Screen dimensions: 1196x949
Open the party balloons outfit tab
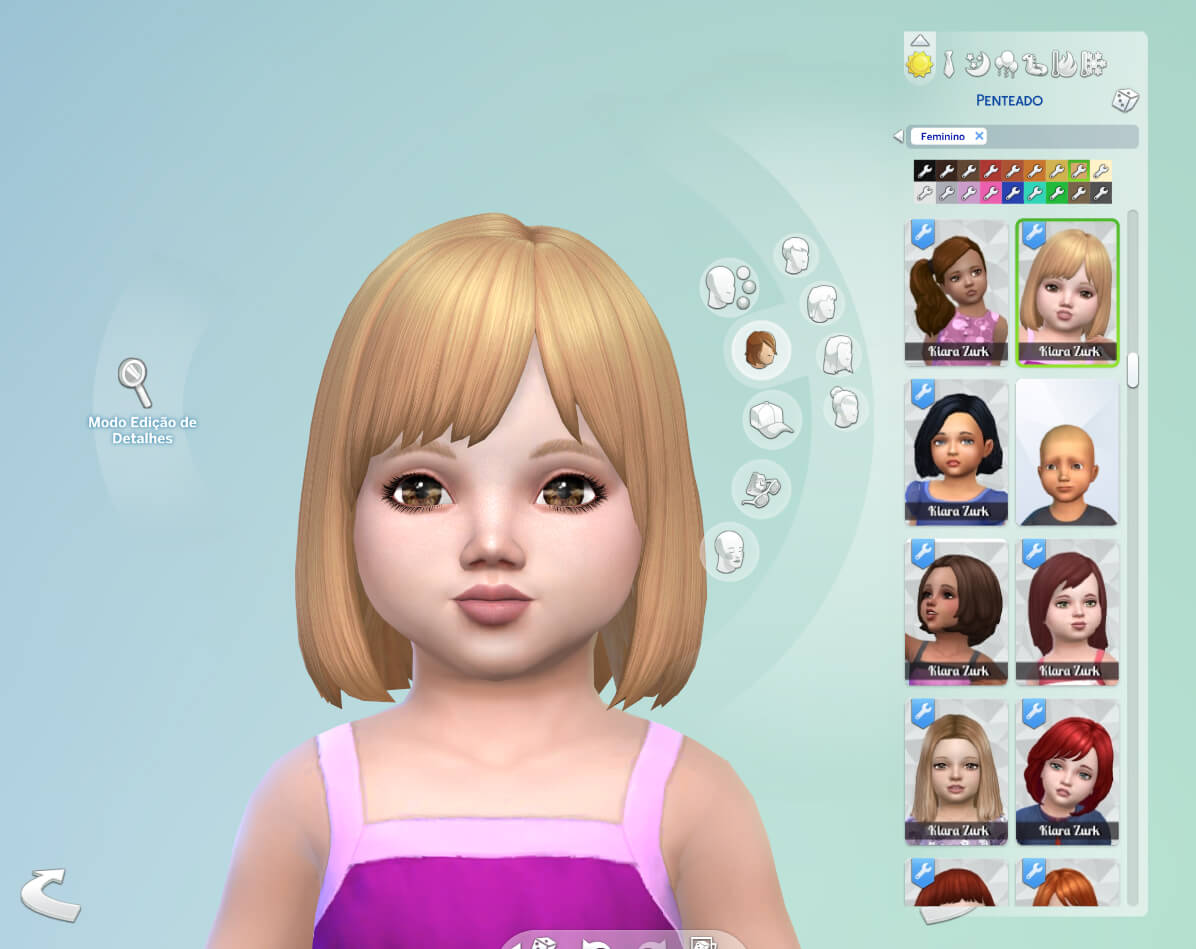point(1006,64)
